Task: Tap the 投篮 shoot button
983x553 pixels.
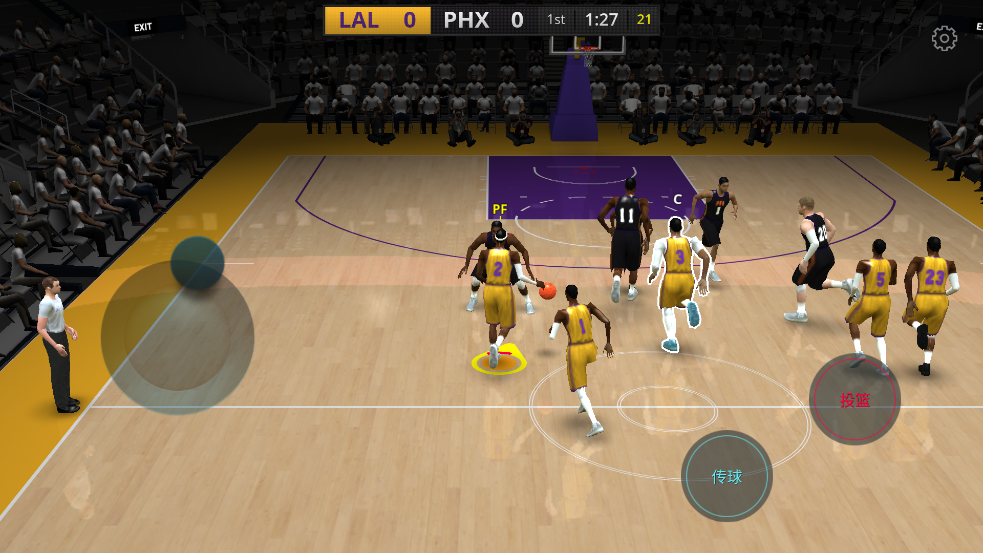Action: [x=854, y=400]
